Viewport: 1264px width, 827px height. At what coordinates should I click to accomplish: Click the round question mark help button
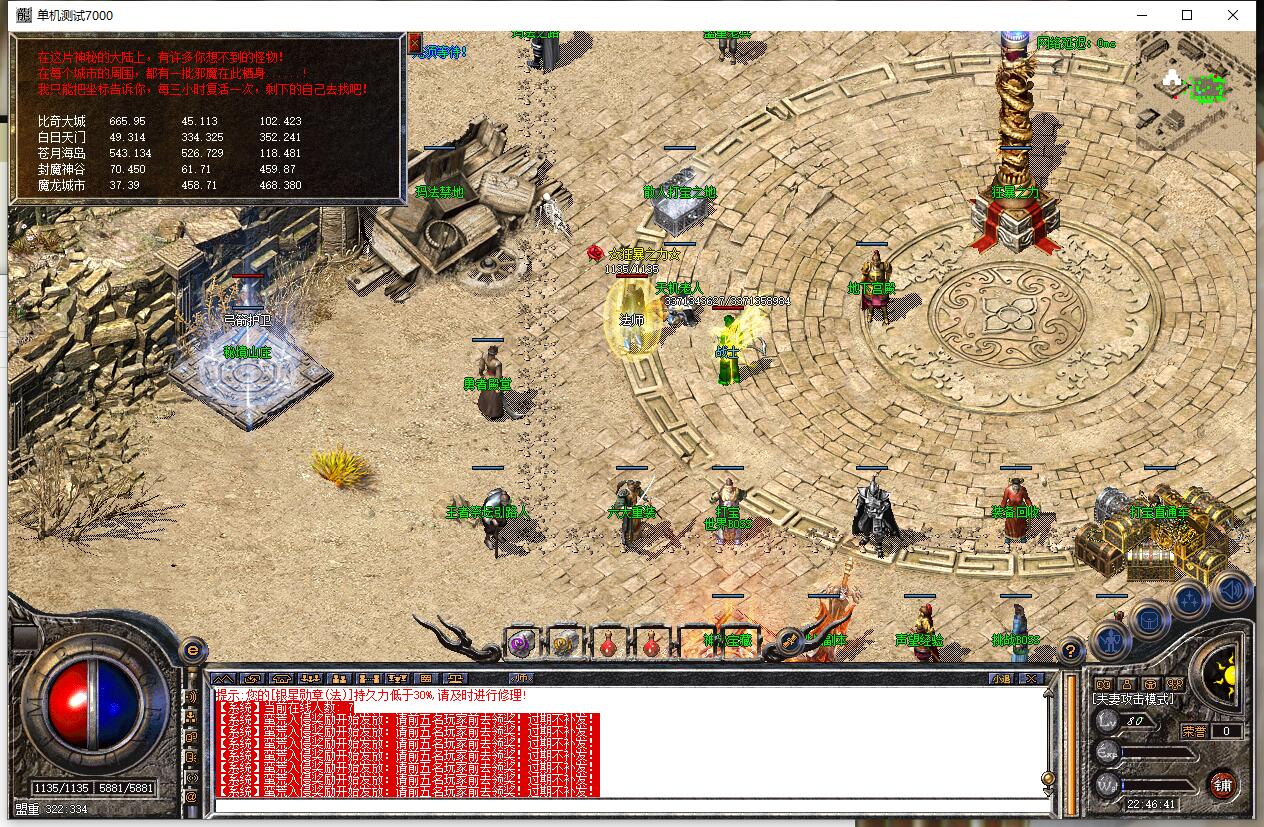[x=1071, y=649]
